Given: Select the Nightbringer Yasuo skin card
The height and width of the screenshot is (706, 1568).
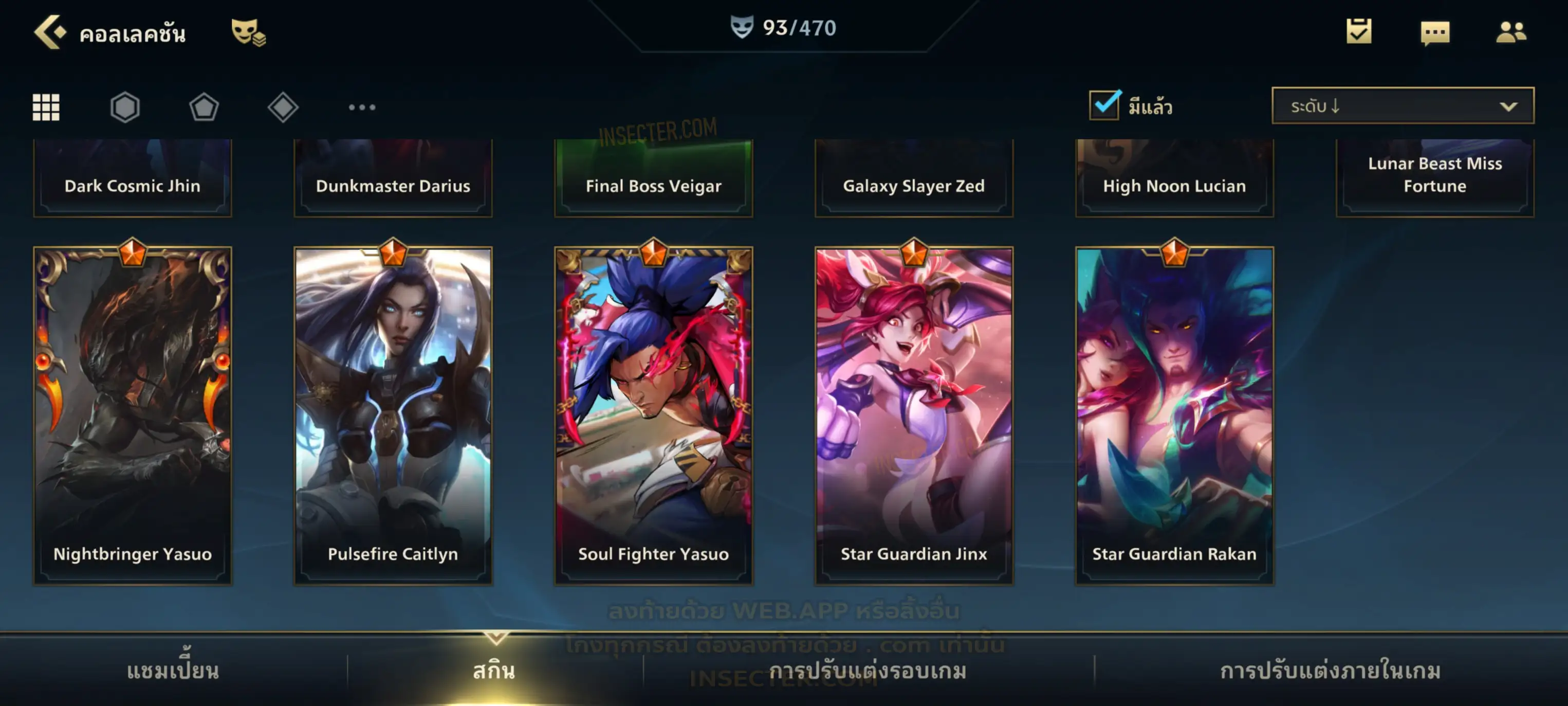Looking at the screenshot, I should click(x=133, y=414).
